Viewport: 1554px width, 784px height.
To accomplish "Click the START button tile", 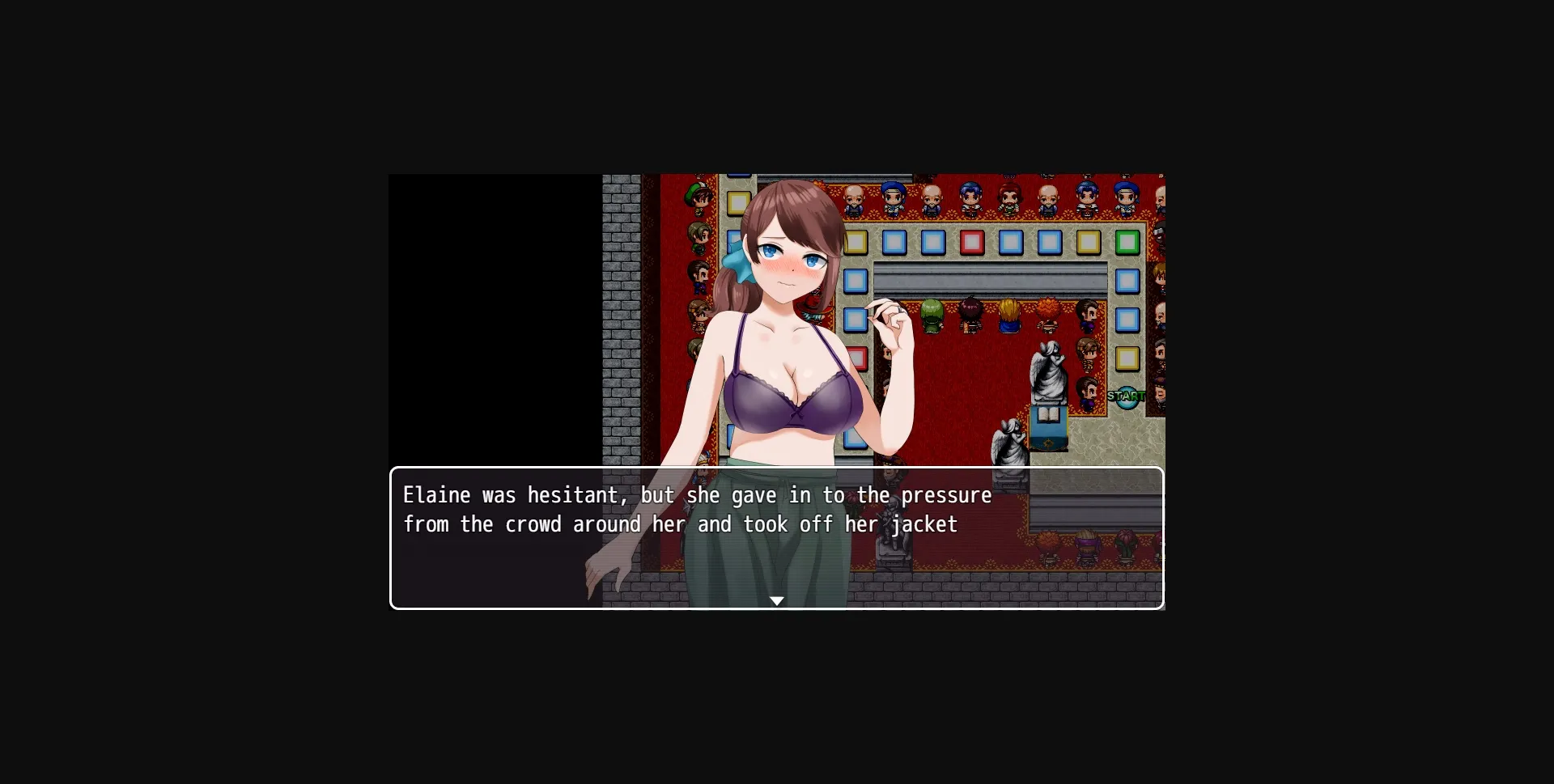I will 1126,397.
